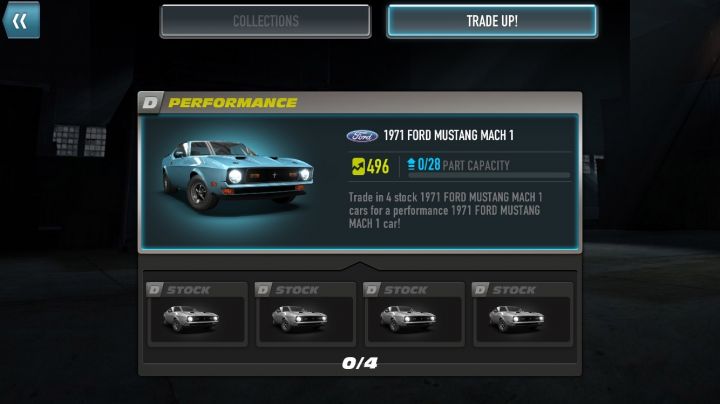Select the Trade Up! tab
This screenshot has height=404, width=720.
492,21
